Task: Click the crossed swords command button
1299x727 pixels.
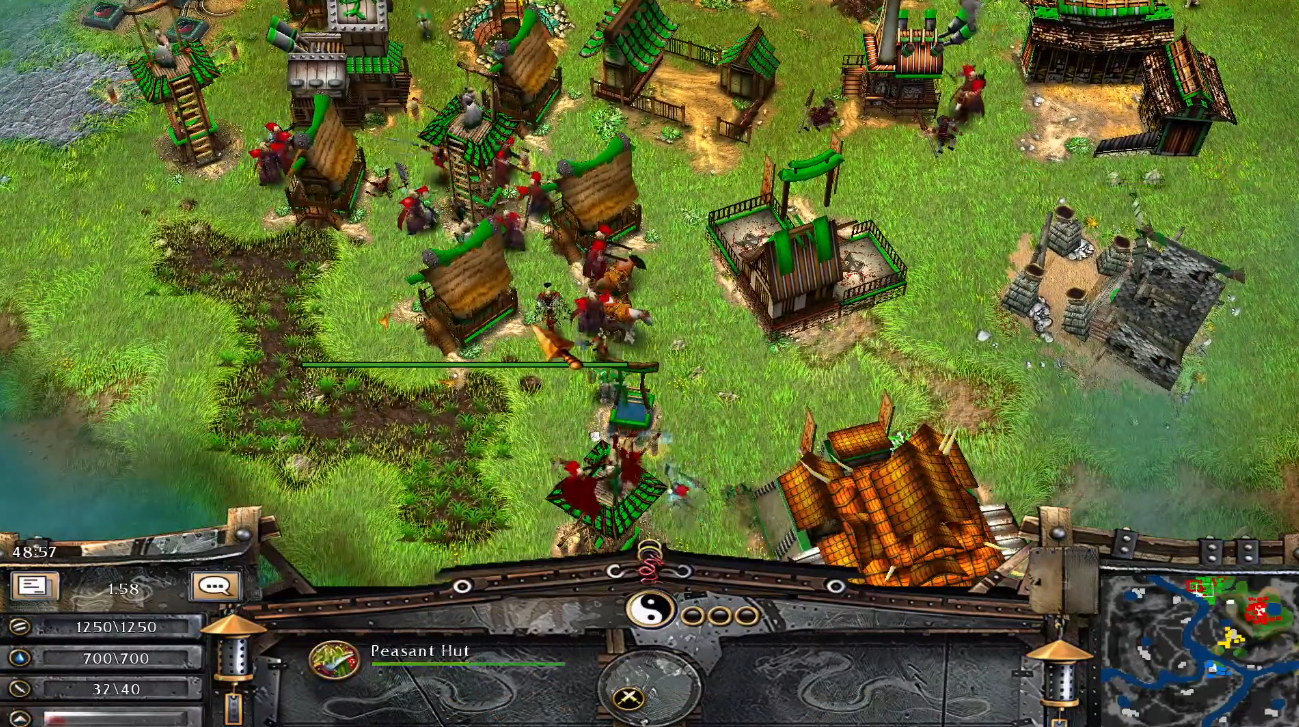Action: [629, 699]
